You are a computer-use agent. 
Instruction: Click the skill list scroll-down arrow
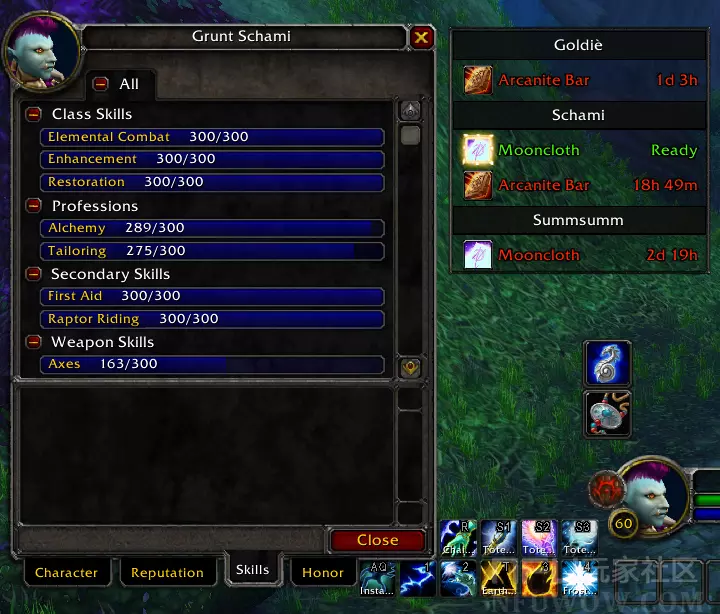(x=410, y=367)
